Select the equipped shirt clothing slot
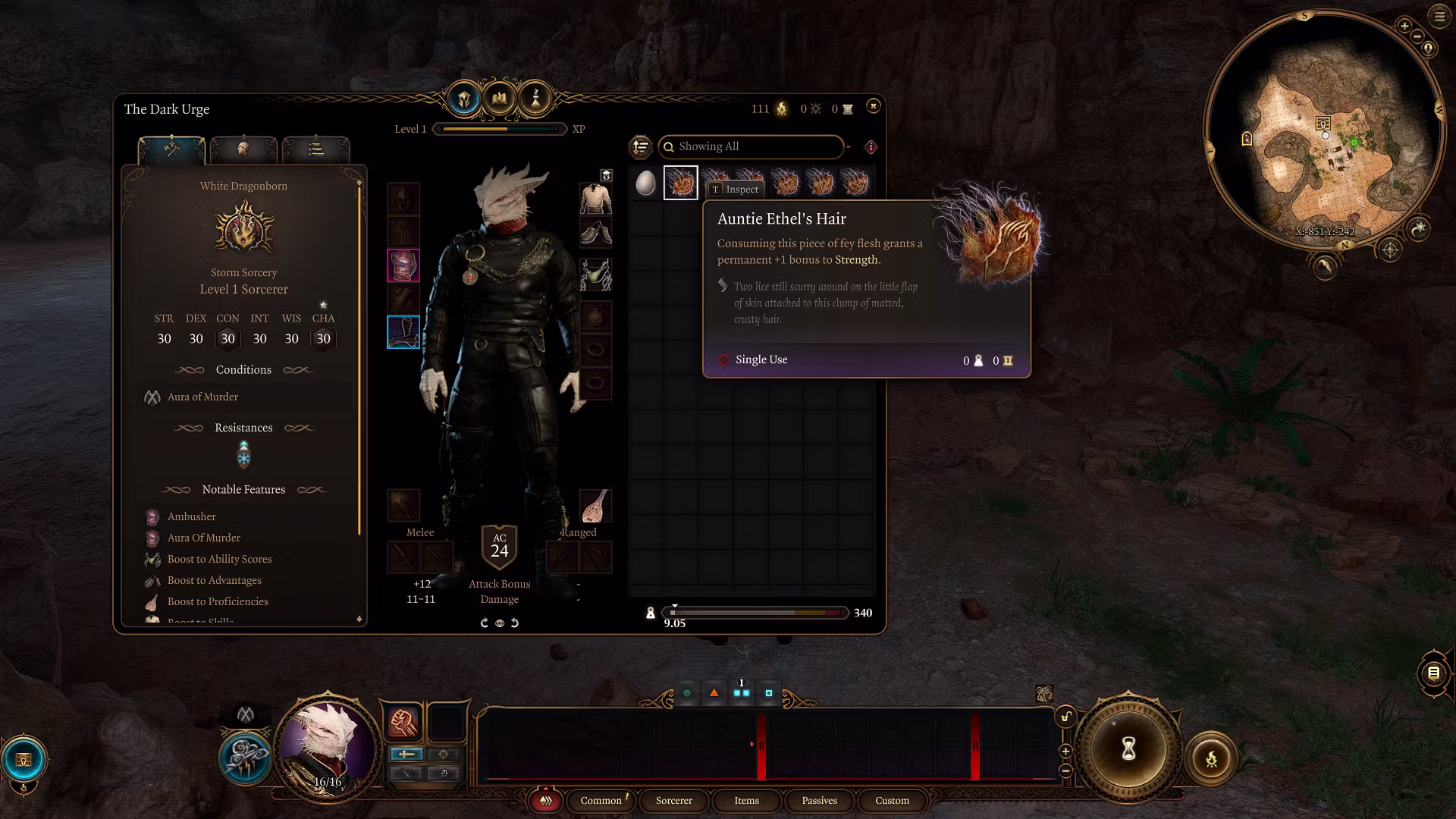Viewport: 1456px width, 819px height. (596, 199)
